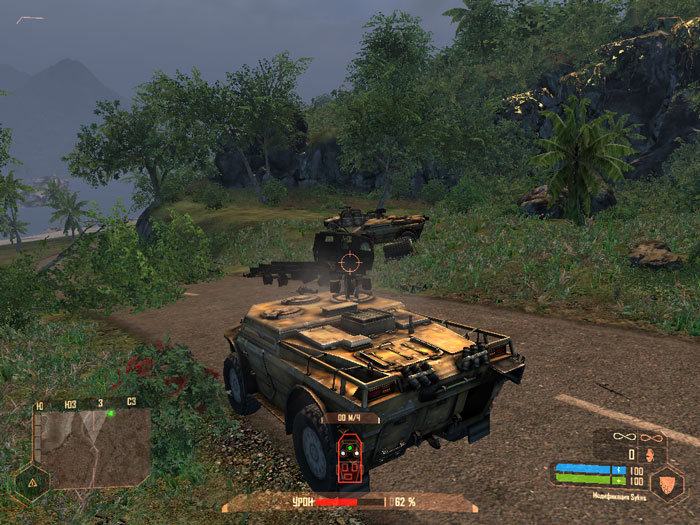This screenshot has width=700, height=525.
Task: Select the armor shield suit mode hexagon
Action: pyautogui.click(x=666, y=483)
